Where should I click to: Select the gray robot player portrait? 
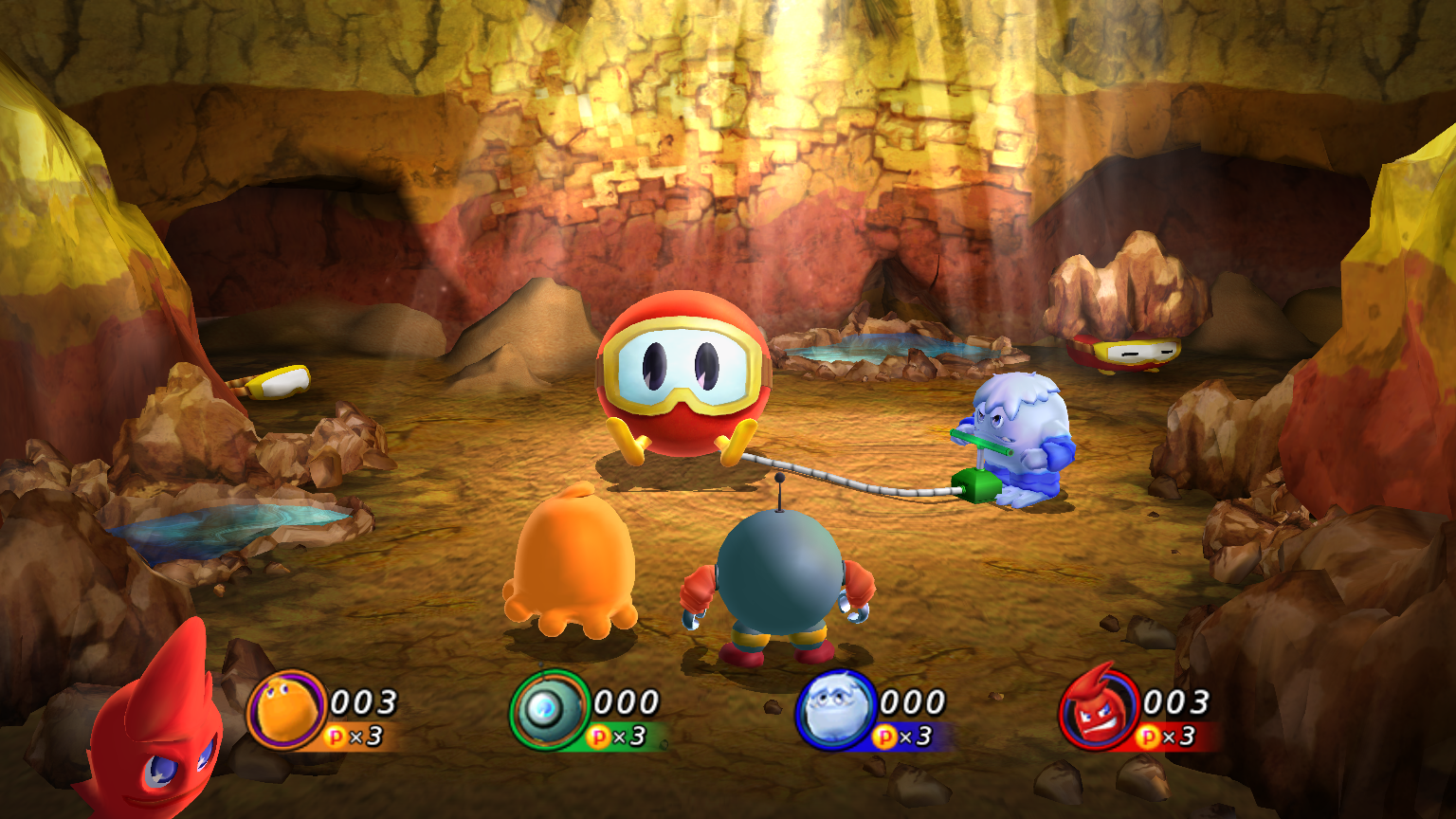click(550, 710)
